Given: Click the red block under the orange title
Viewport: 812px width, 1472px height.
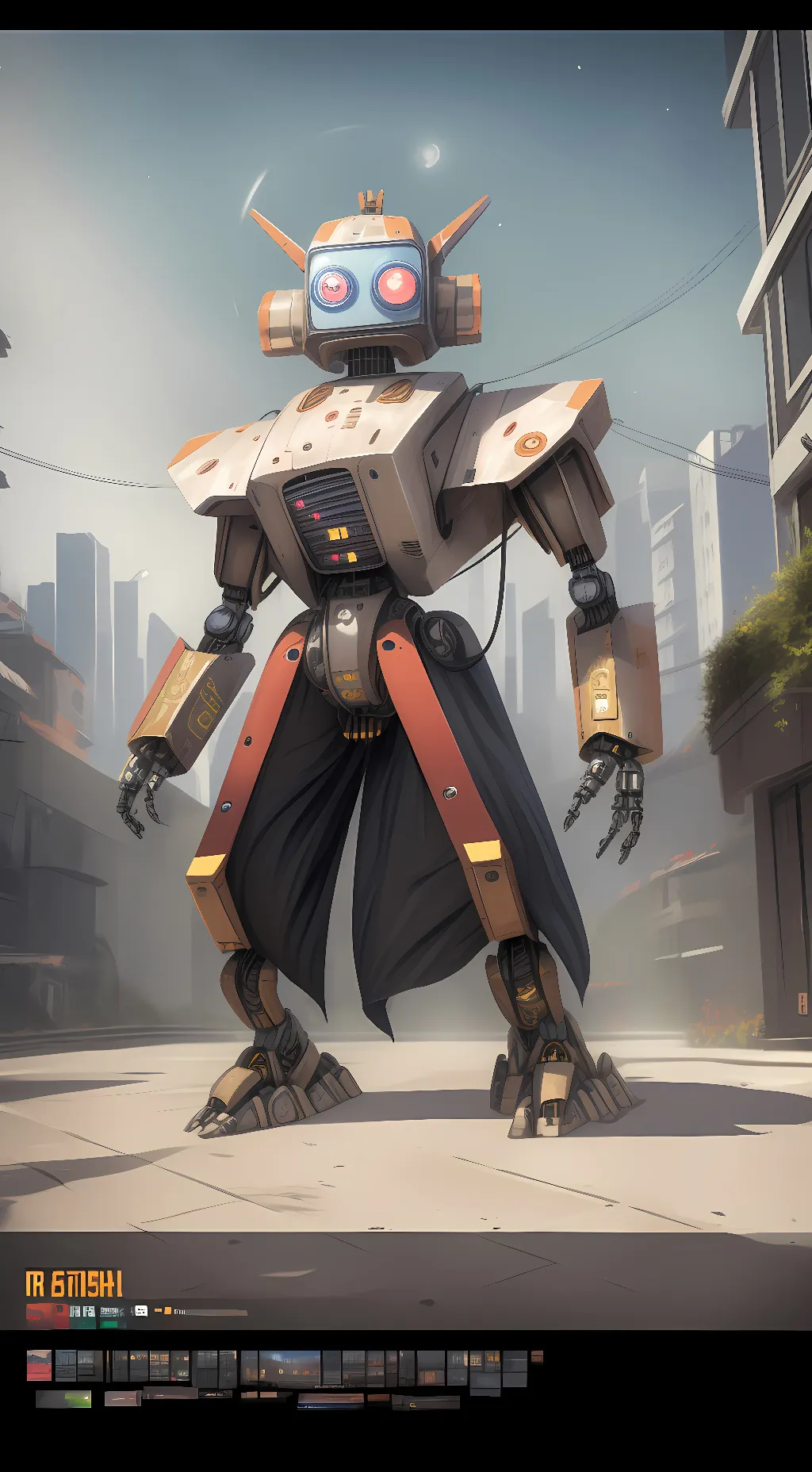Looking at the screenshot, I should click(47, 1314).
